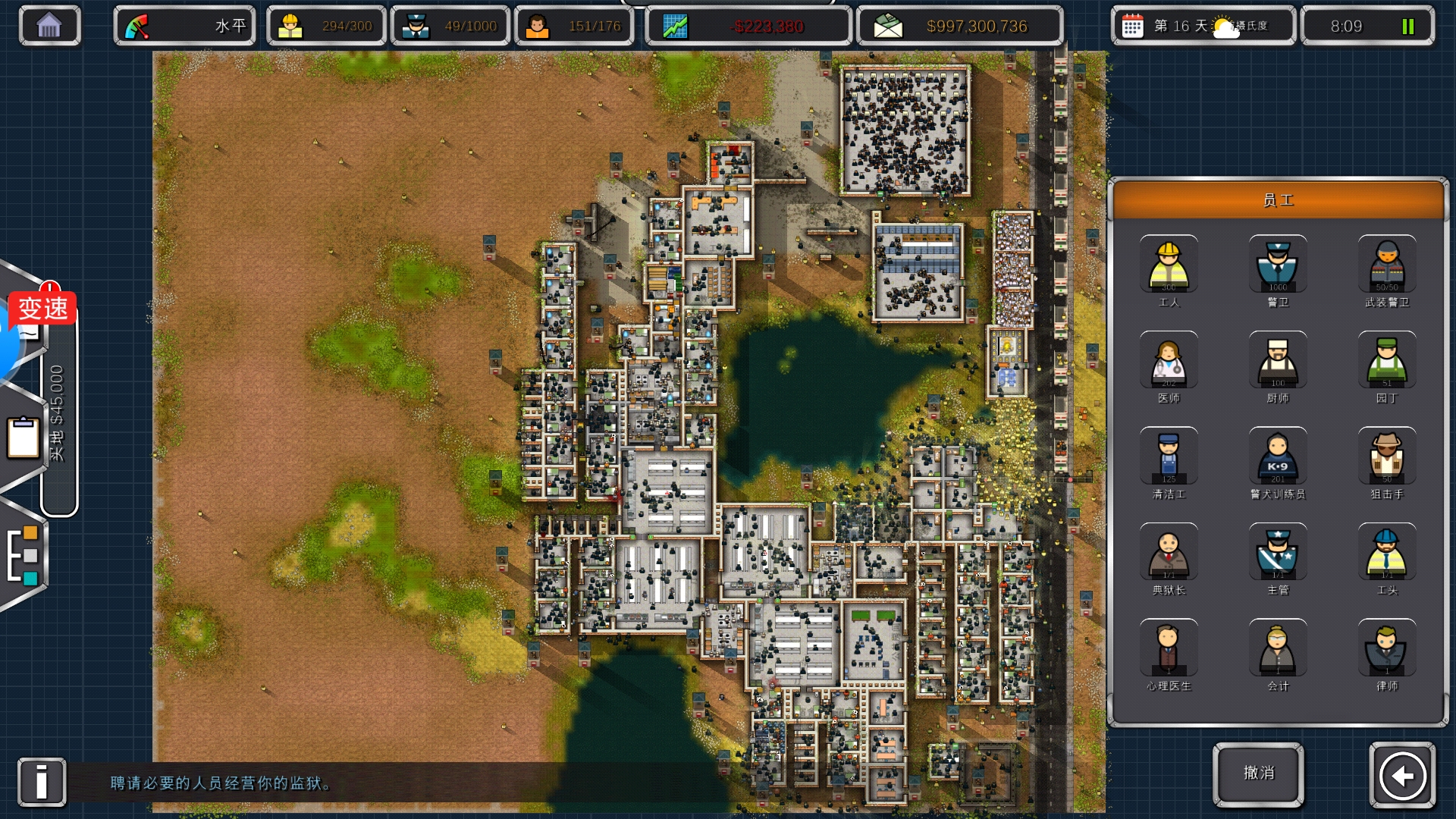Open the info button panel
The width and height of the screenshot is (1456, 819).
pos(42,782)
